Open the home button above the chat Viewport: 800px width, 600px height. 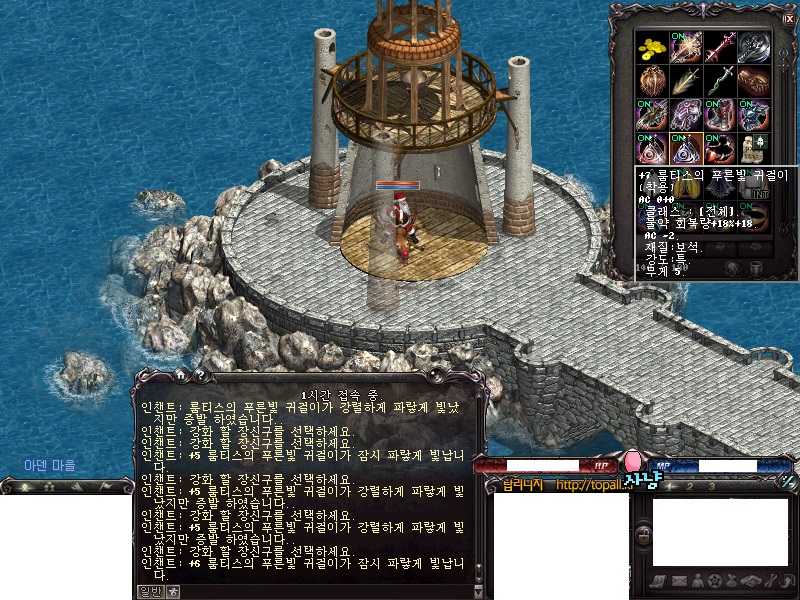[x=181, y=375]
